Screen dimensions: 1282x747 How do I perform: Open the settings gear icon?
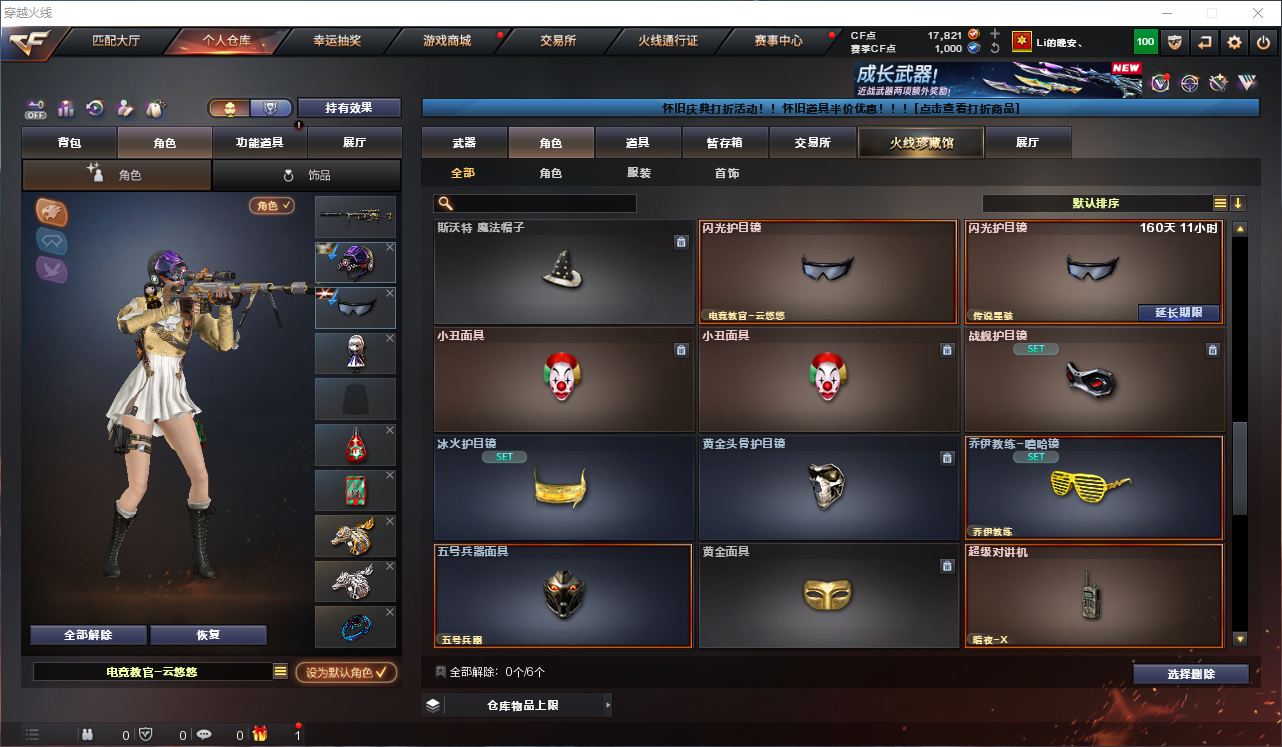[x=1235, y=42]
